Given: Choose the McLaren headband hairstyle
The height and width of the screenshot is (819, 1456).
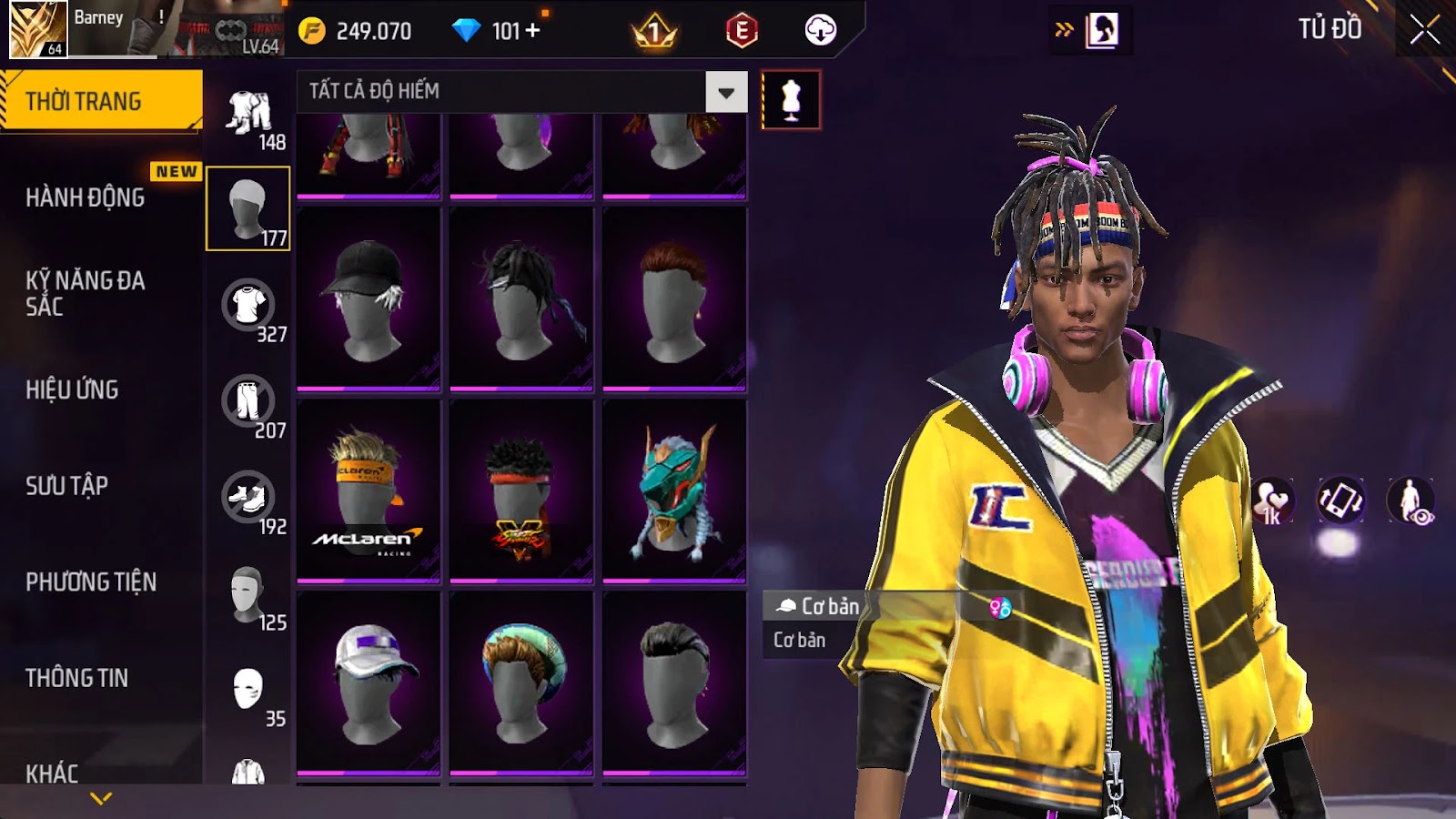Looking at the screenshot, I should pos(369,490).
